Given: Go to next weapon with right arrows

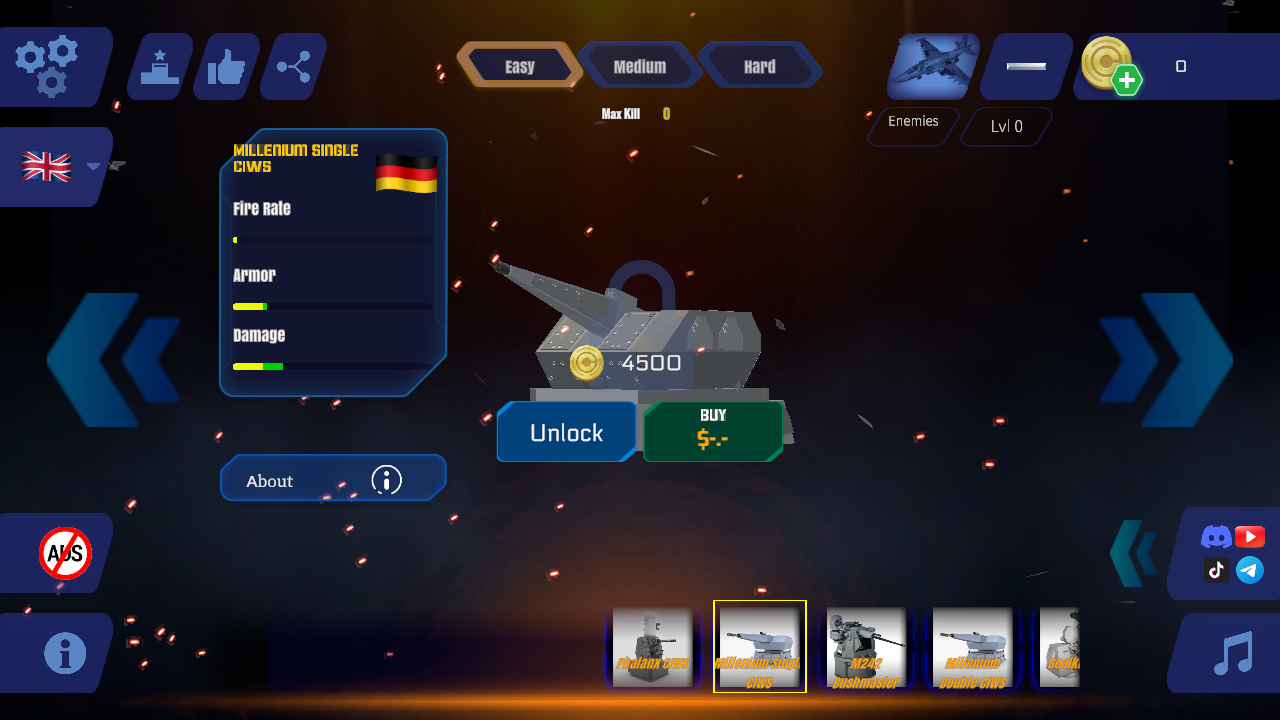Looking at the screenshot, I should [1168, 360].
